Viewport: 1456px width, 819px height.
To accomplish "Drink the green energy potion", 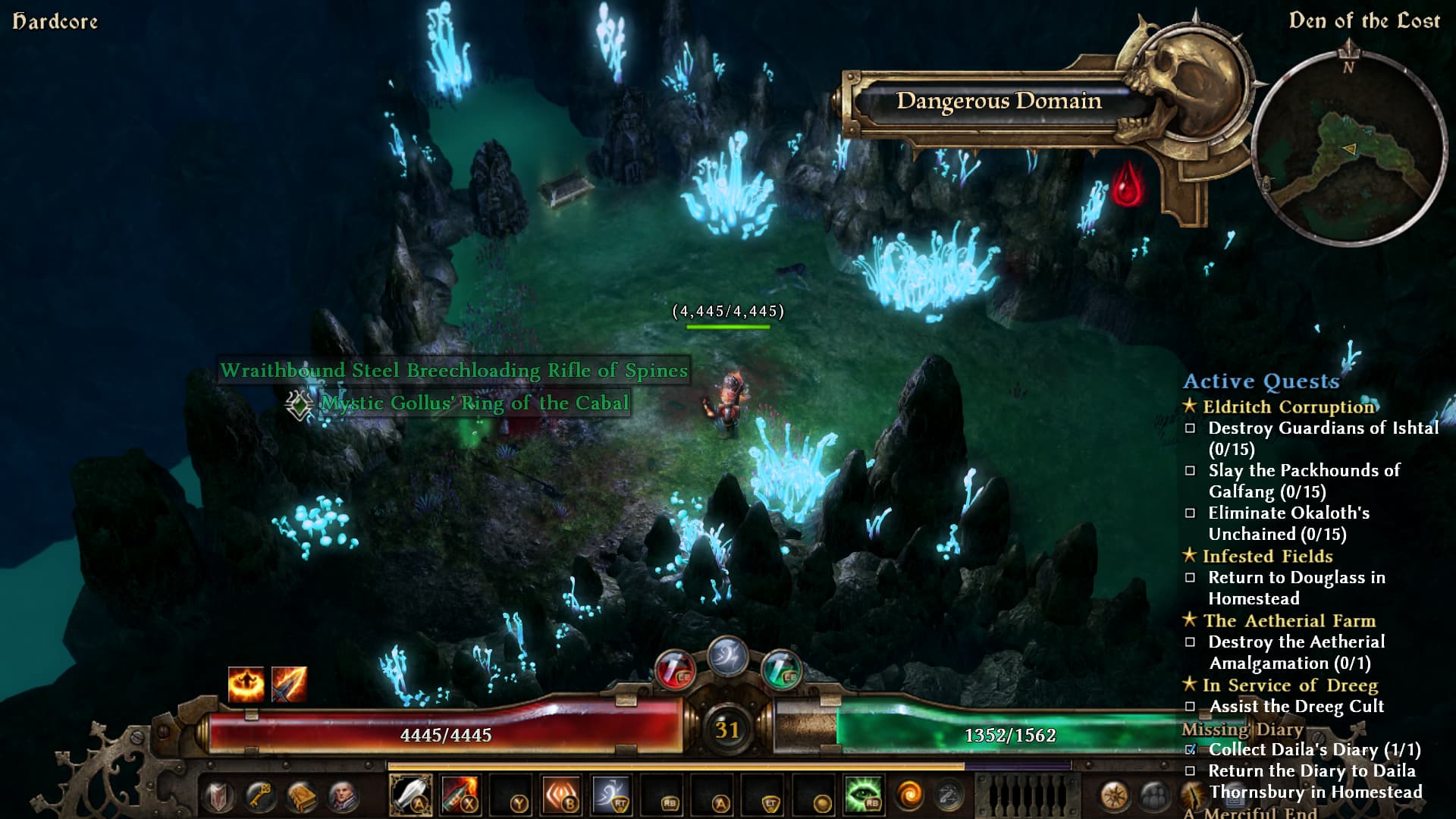I will (x=781, y=669).
